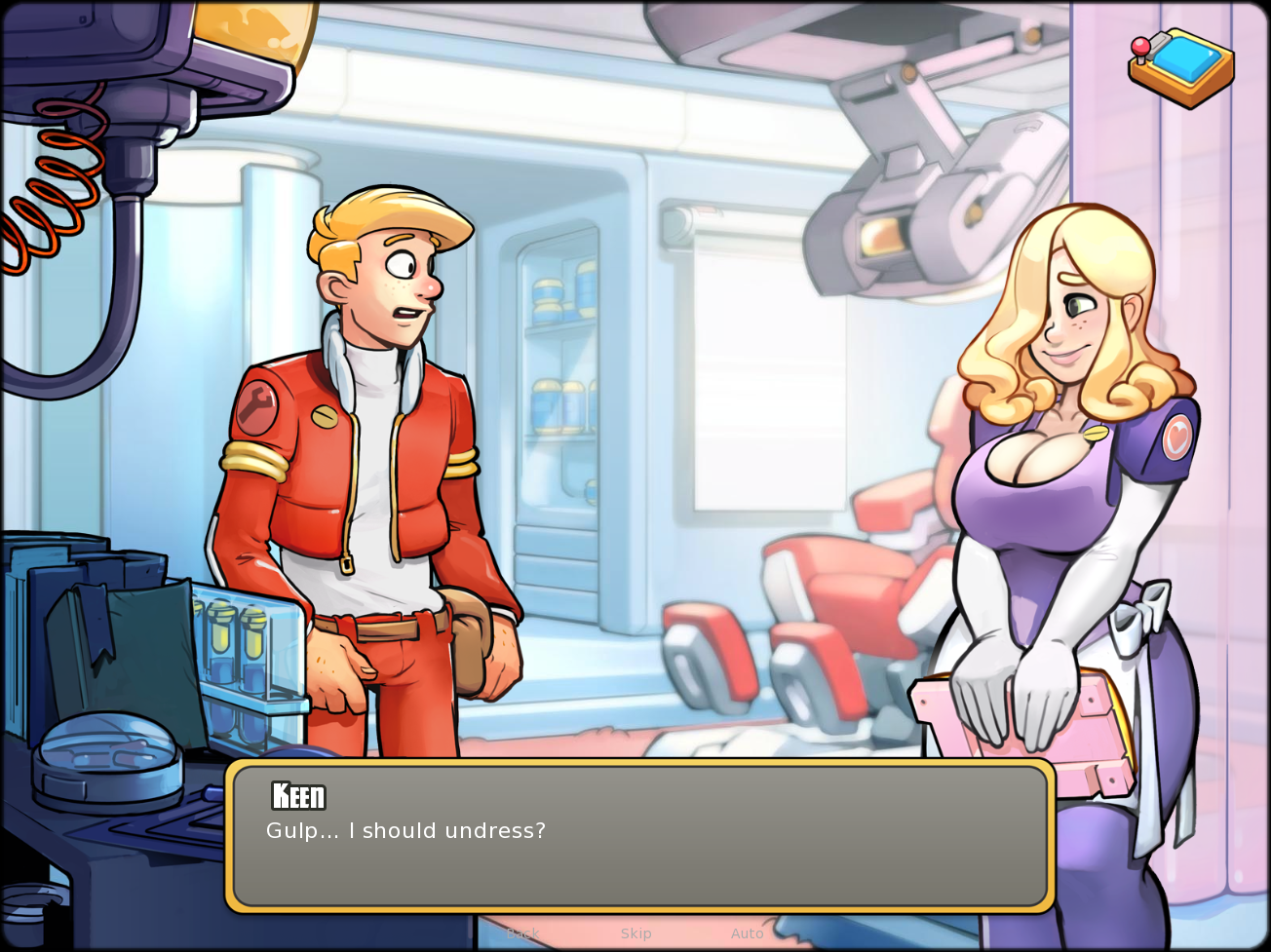Advance Keen's dialogue by clicking the text box
Viewport: 1271px width, 952px height.
click(639, 836)
